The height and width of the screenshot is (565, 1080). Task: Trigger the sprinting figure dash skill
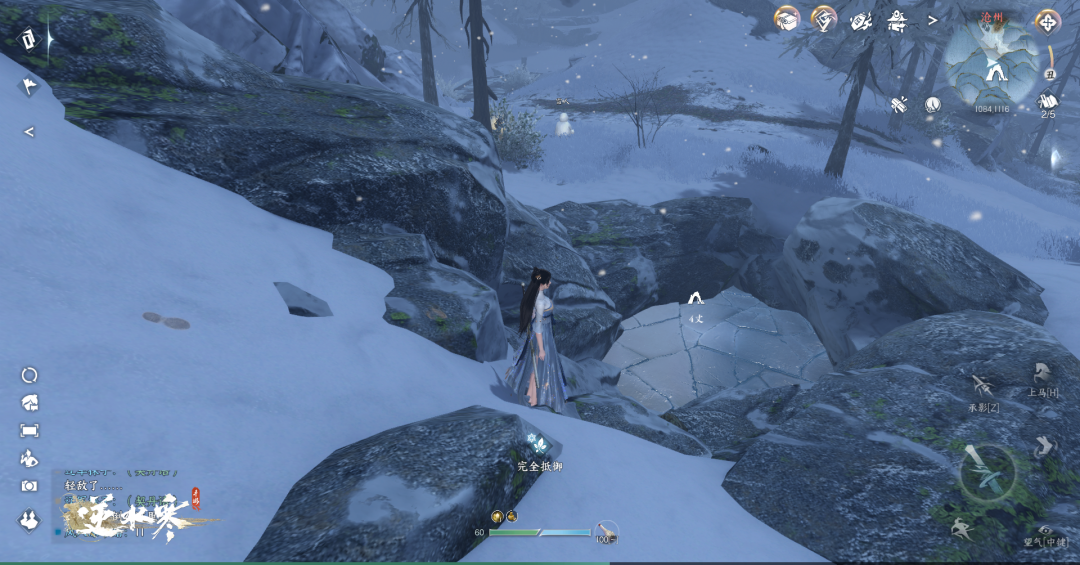click(960, 528)
